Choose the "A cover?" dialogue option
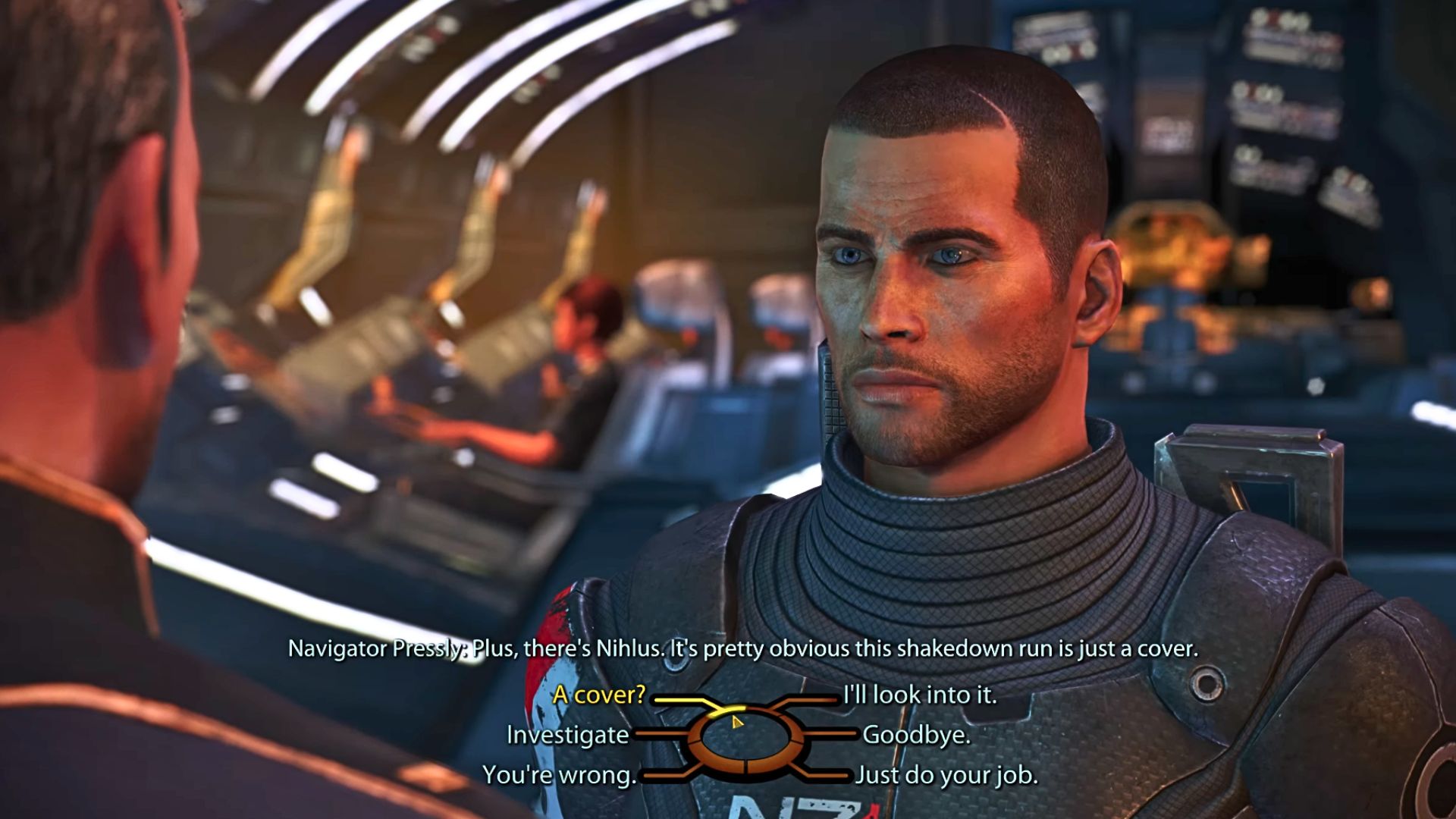This screenshot has height=819, width=1456. pyautogui.click(x=598, y=695)
